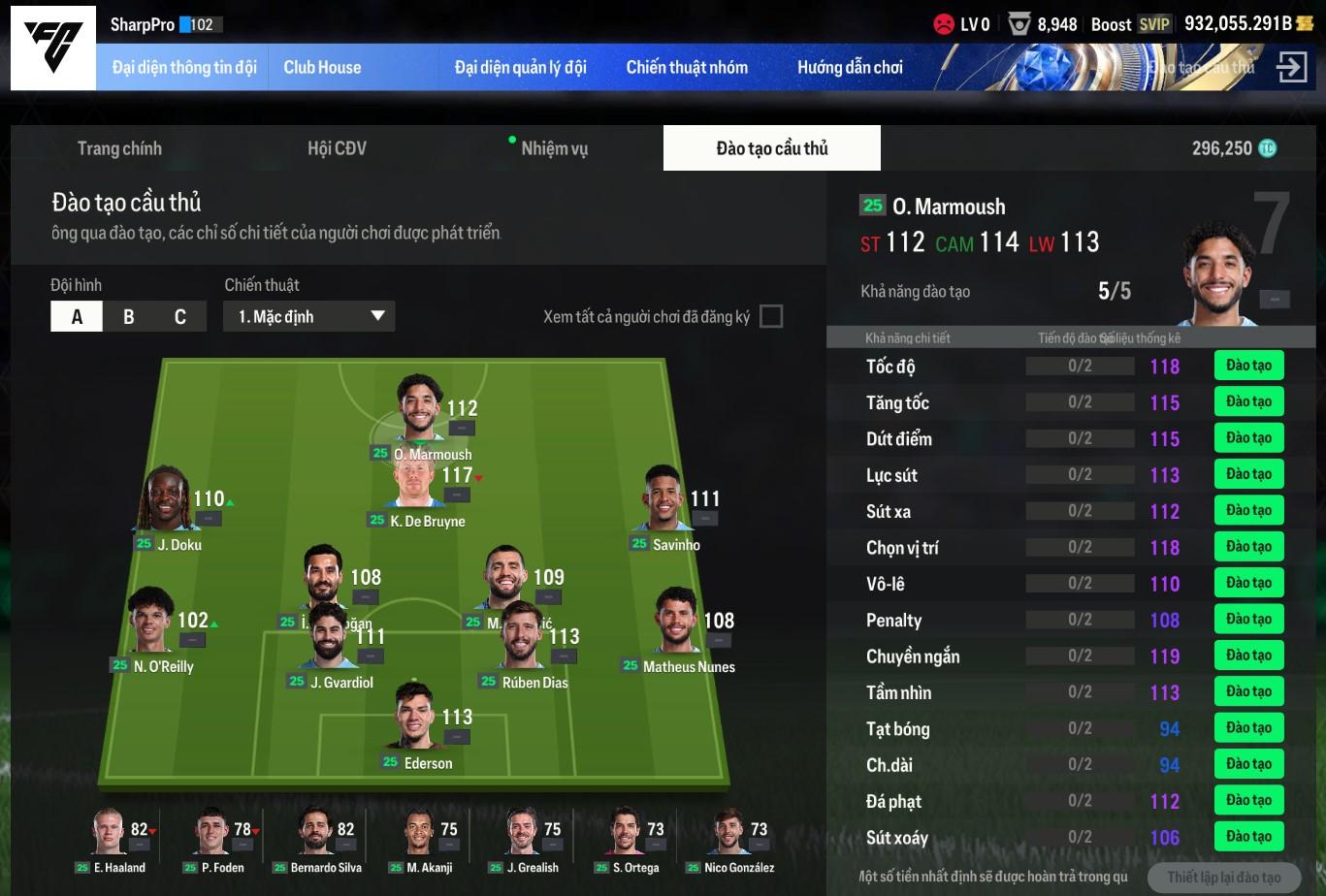Toggle show all registered players checkbox
Viewport: 1326px width, 896px height.
tap(771, 316)
